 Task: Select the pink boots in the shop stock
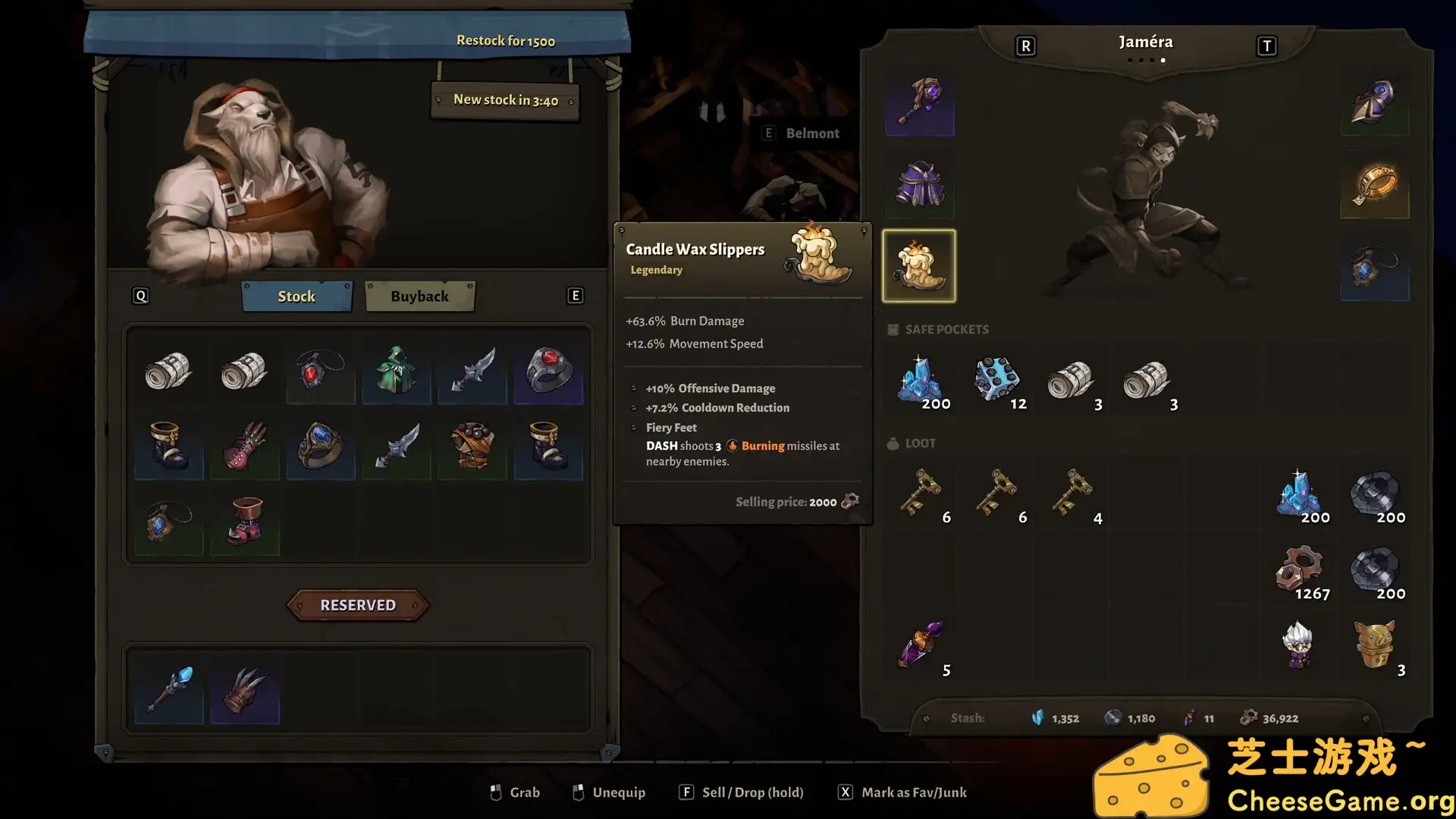pos(244,523)
